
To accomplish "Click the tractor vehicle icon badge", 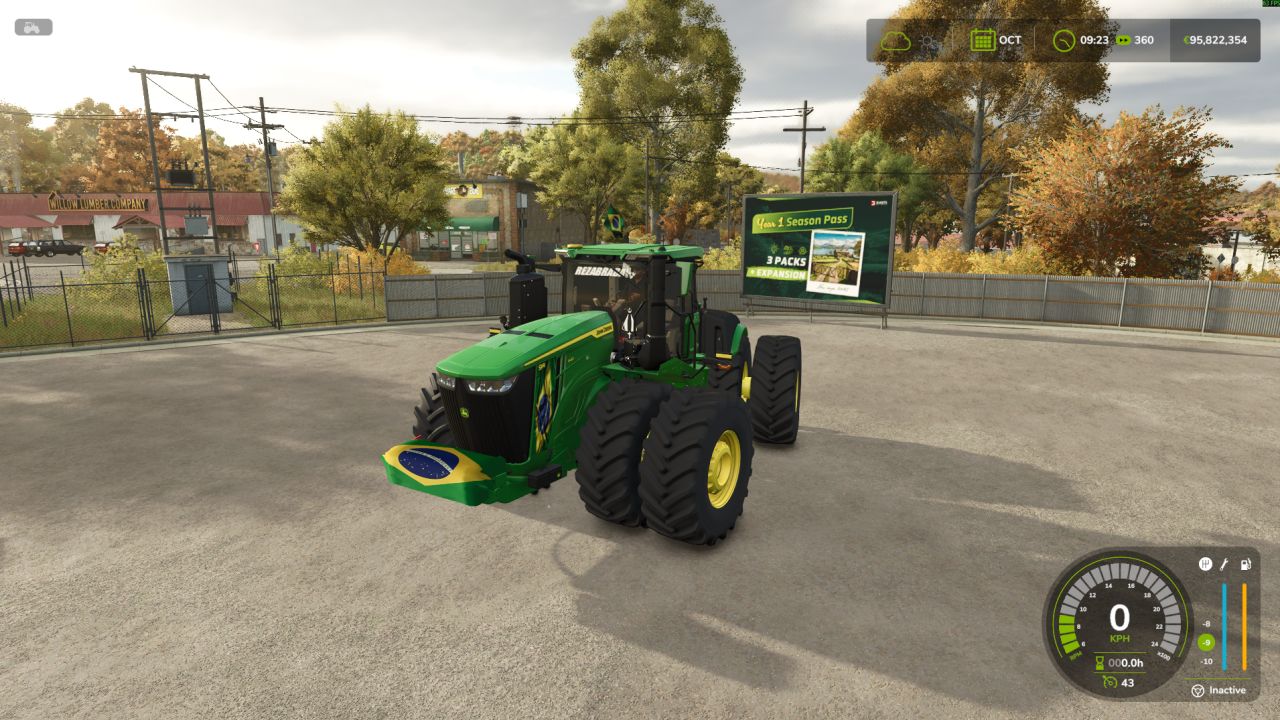I will [33, 28].
